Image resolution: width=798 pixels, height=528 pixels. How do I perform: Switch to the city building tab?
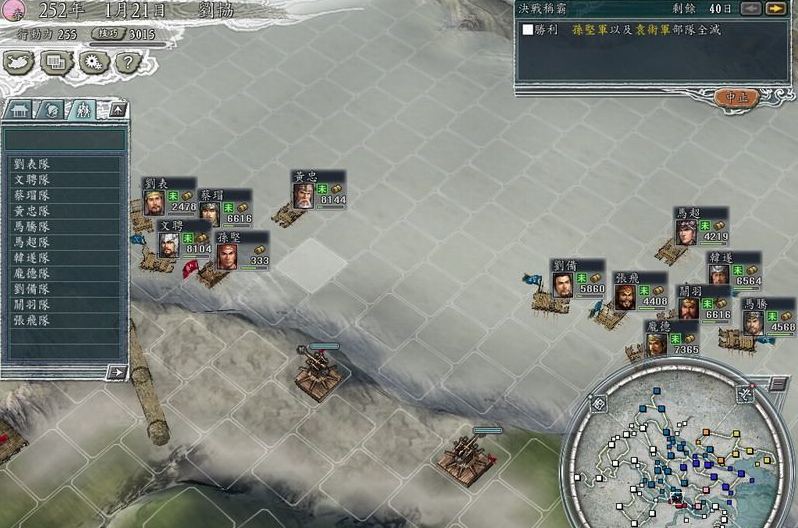tap(20, 109)
